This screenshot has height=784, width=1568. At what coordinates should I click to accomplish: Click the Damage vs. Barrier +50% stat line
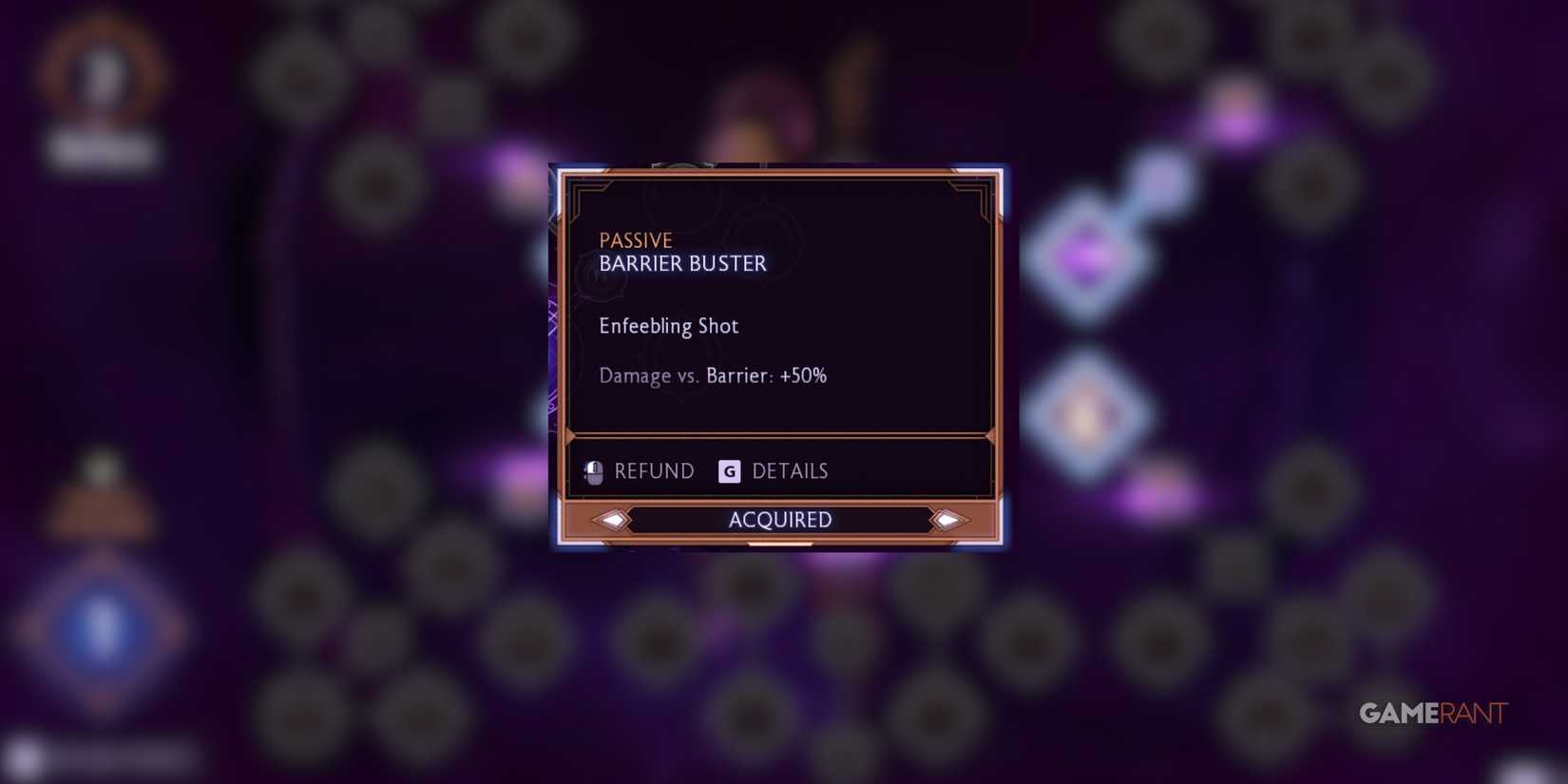pos(713,375)
